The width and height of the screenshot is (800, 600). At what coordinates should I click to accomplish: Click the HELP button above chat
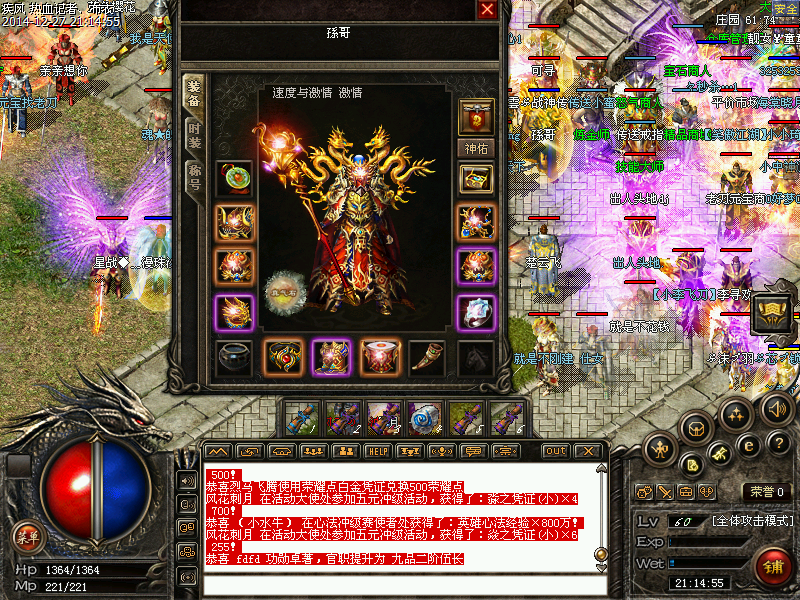point(378,451)
